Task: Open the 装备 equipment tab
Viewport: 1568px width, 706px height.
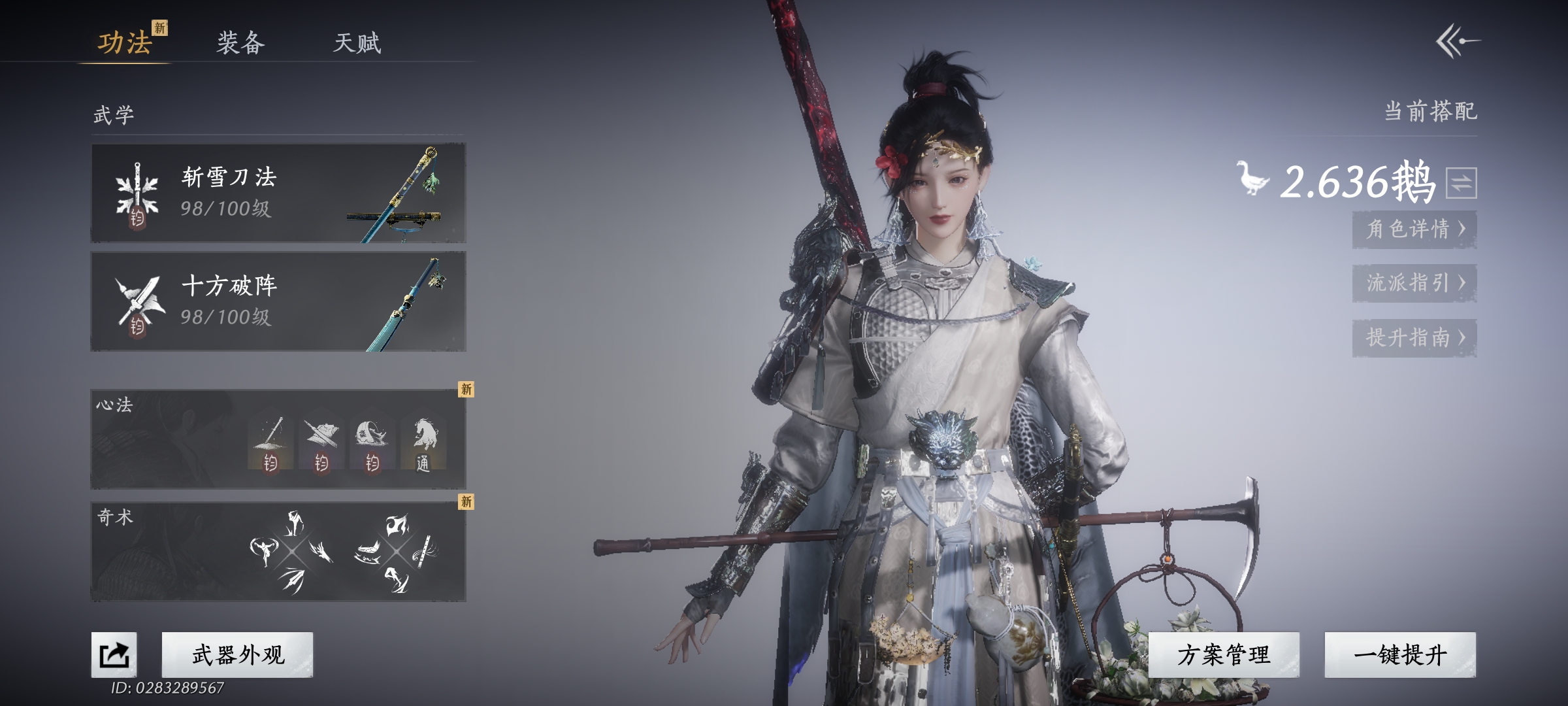Action: click(x=240, y=43)
